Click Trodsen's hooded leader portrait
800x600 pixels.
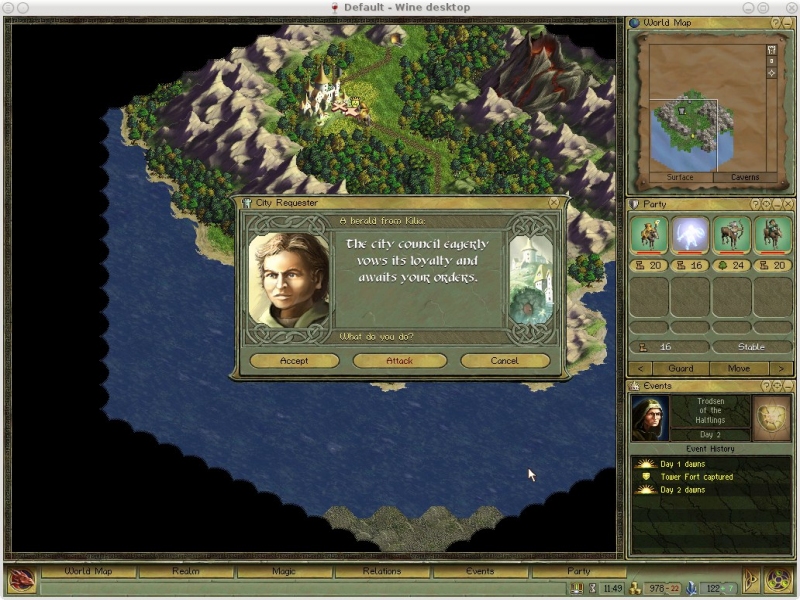click(x=650, y=418)
